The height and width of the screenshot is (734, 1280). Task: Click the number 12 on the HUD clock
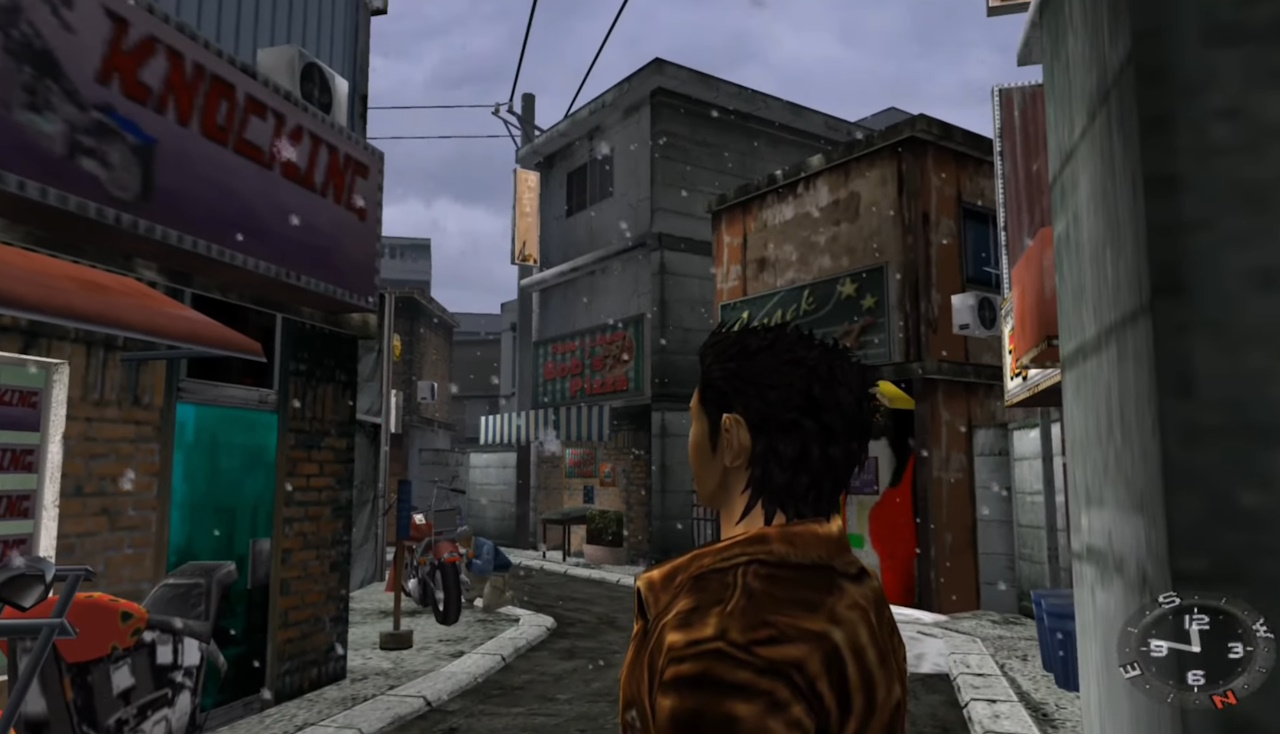[x=1198, y=620]
